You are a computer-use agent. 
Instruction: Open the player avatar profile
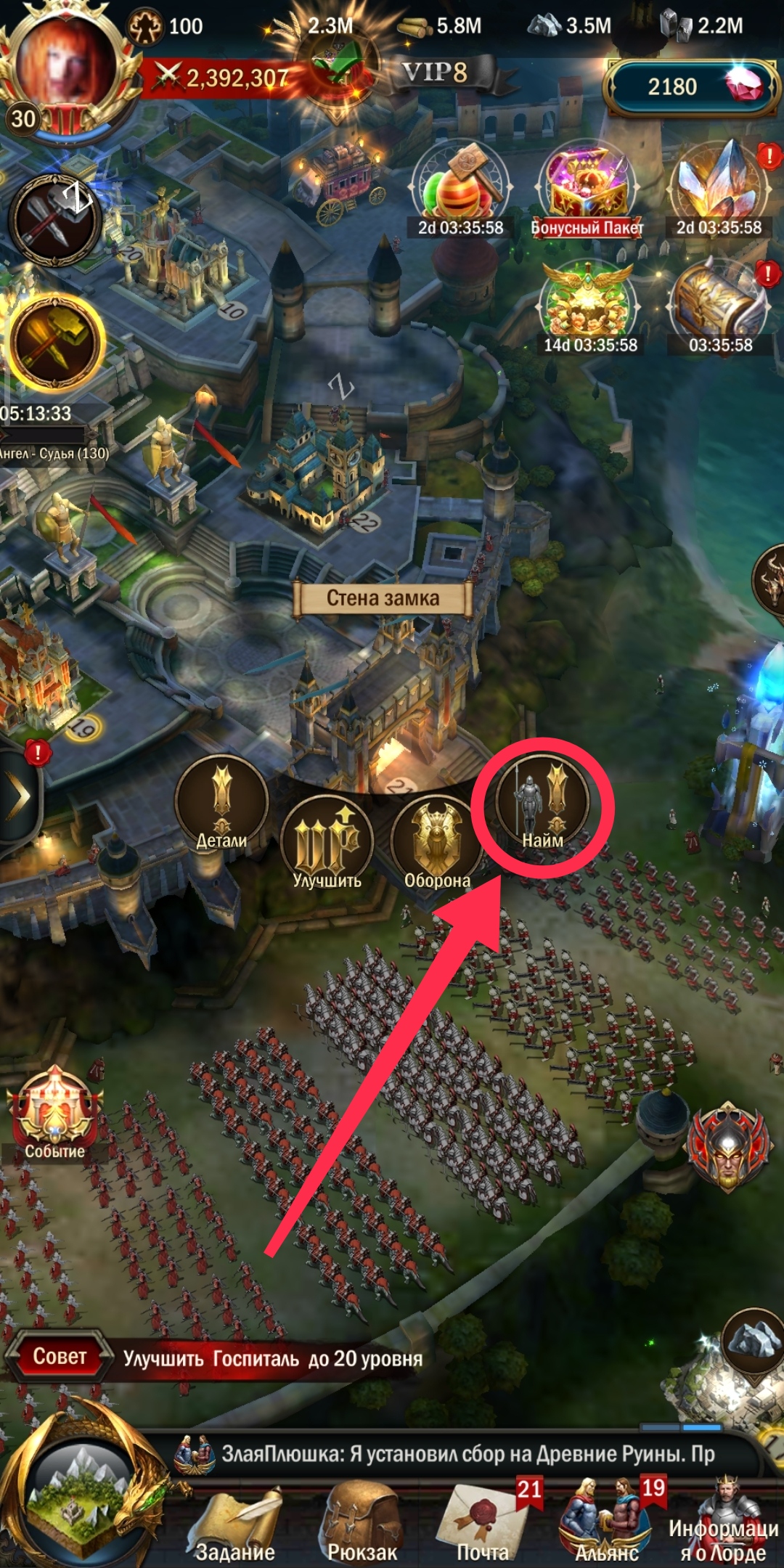pos(65,65)
